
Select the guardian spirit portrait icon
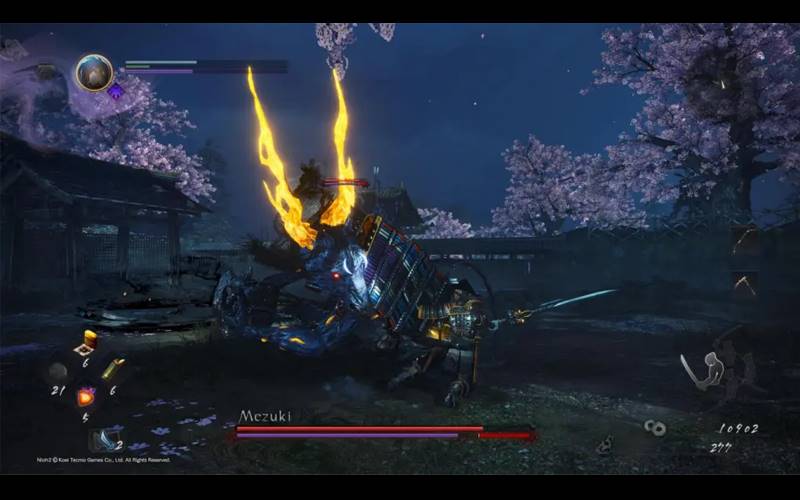coord(94,73)
